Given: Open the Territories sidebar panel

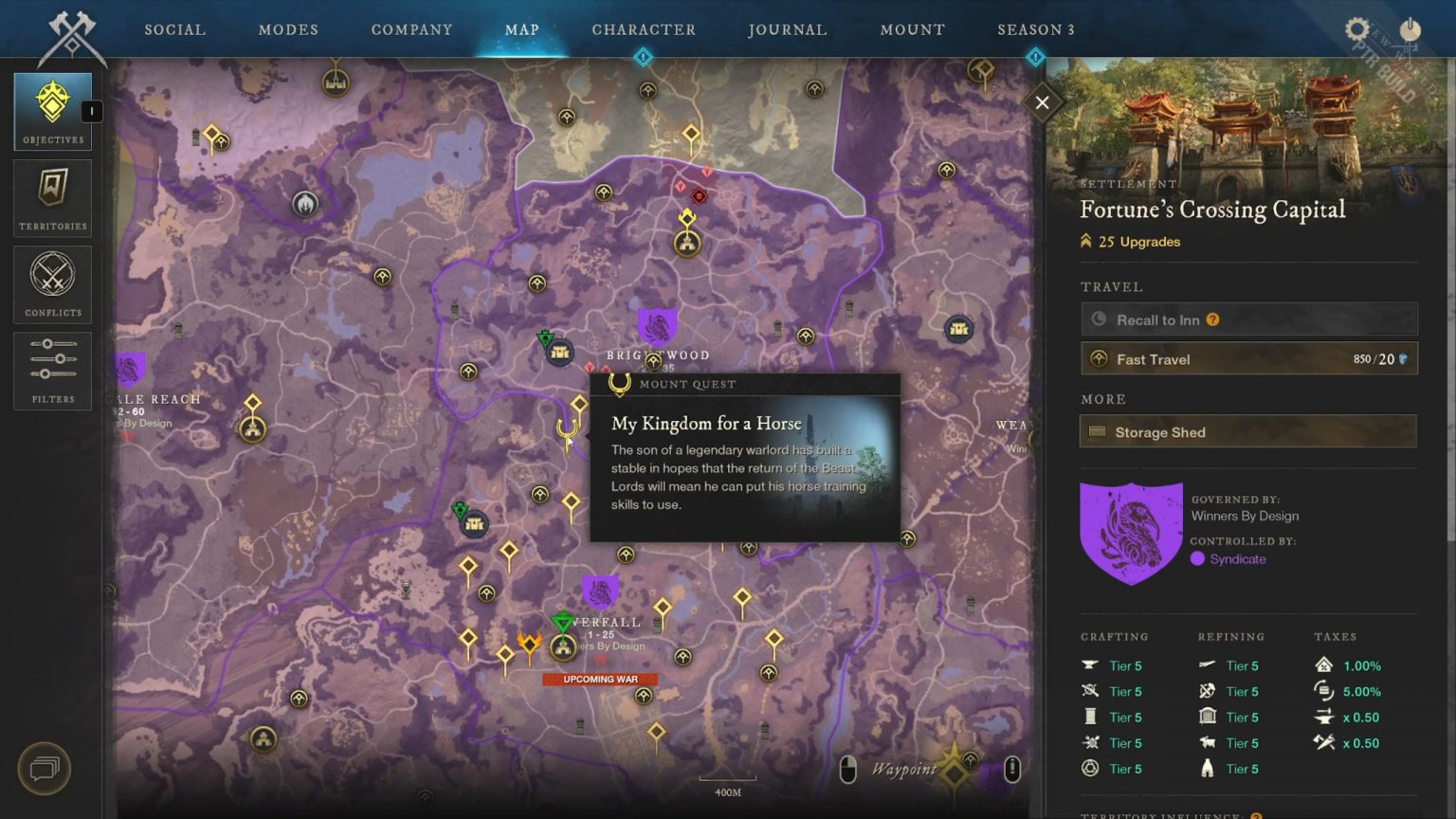Looking at the screenshot, I should [x=52, y=196].
